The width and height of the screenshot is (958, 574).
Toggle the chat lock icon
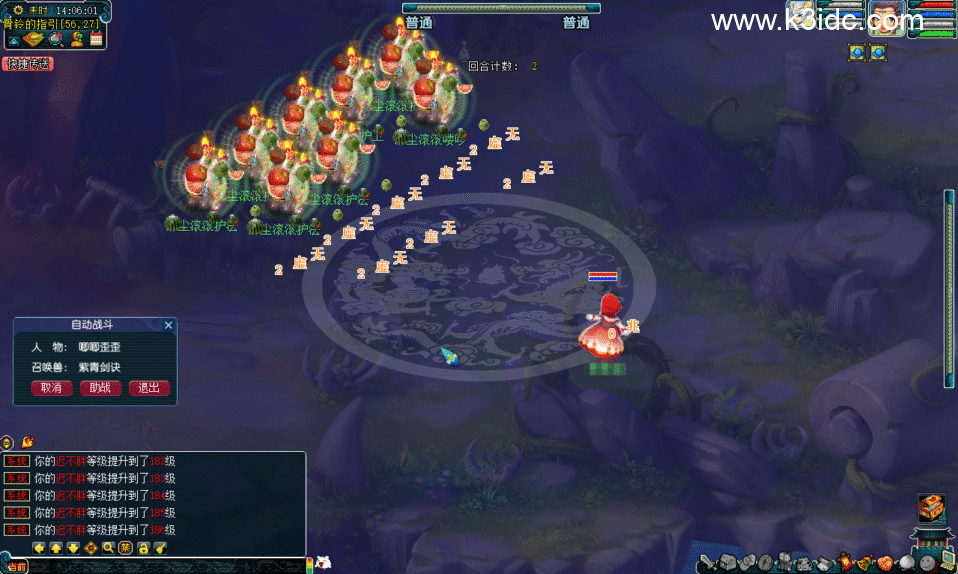(x=143, y=548)
